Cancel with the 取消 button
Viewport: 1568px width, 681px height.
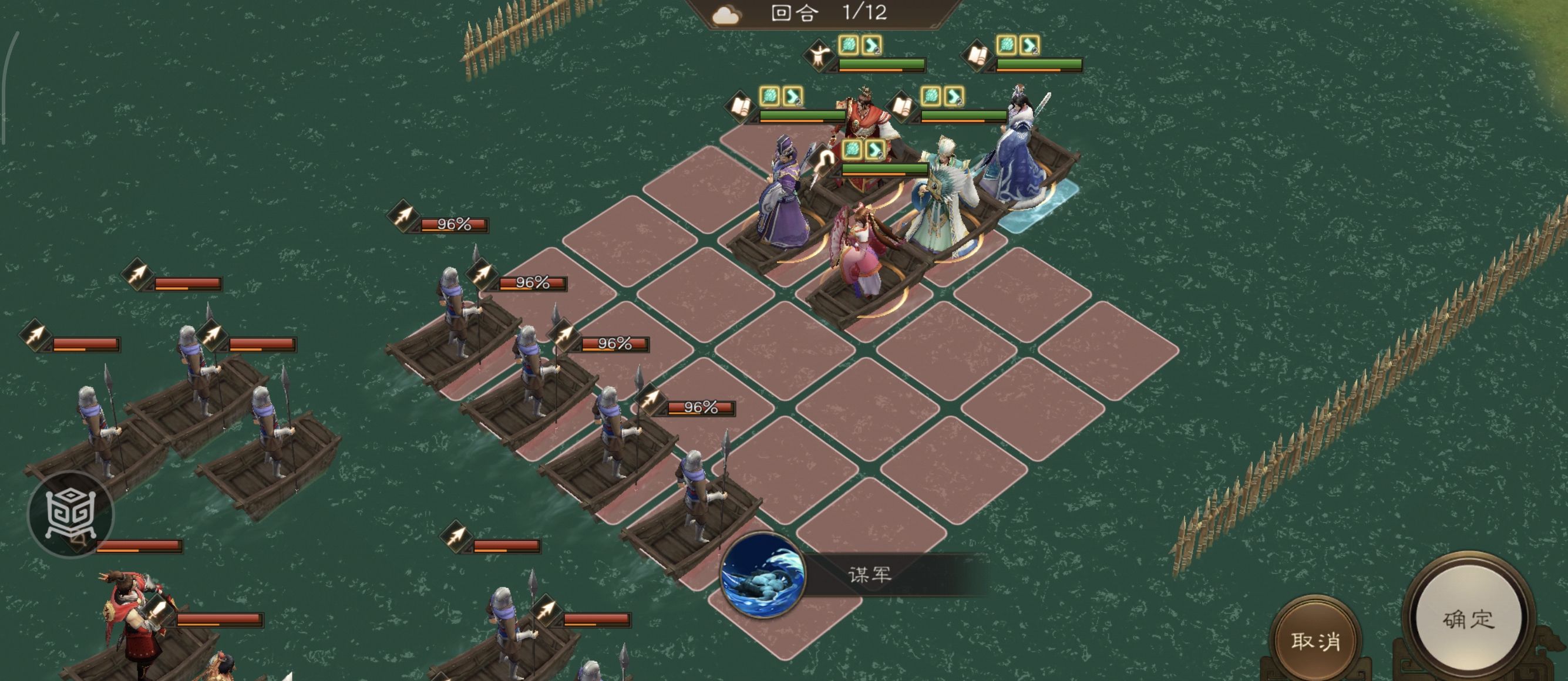(1315, 641)
